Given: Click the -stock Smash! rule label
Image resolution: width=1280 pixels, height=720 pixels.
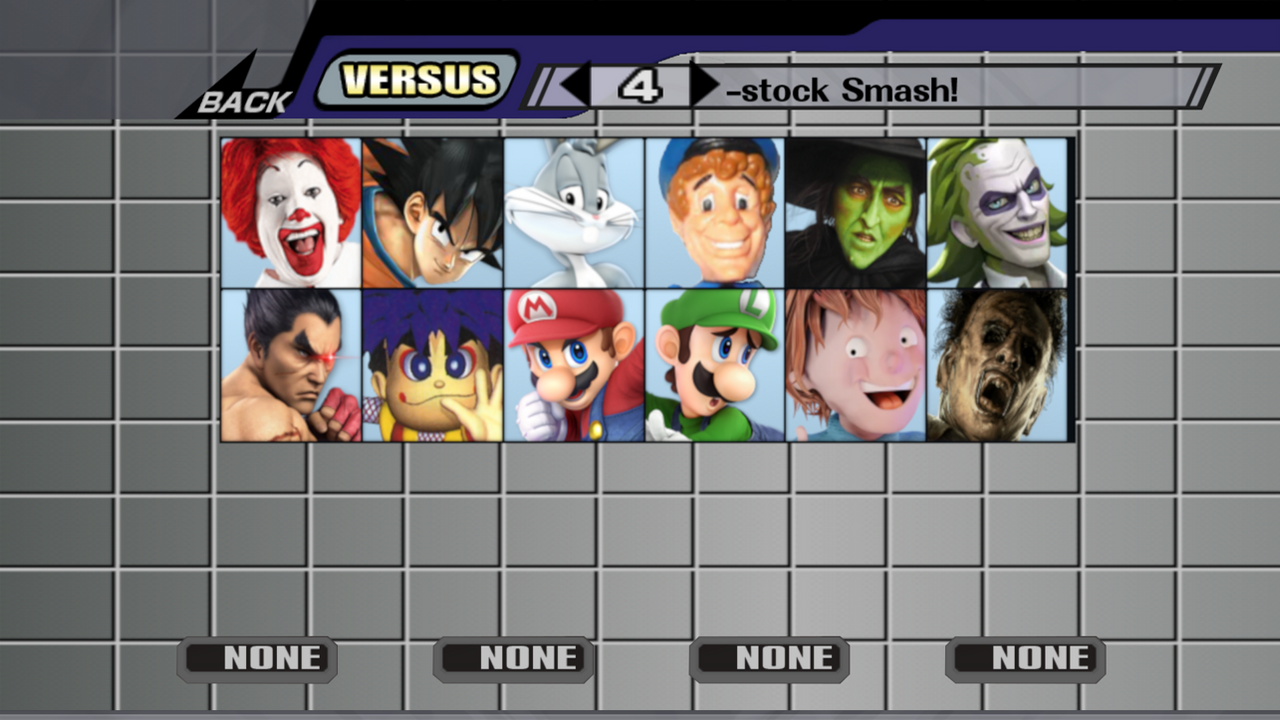Looking at the screenshot, I should click(845, 91).
